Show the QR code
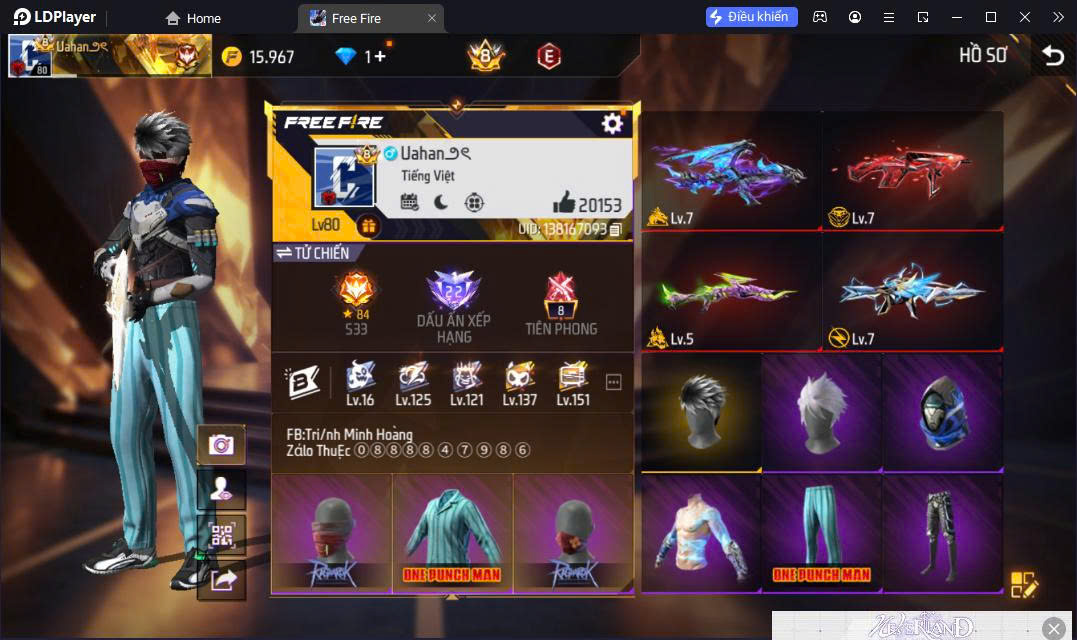 coord(221,535)
